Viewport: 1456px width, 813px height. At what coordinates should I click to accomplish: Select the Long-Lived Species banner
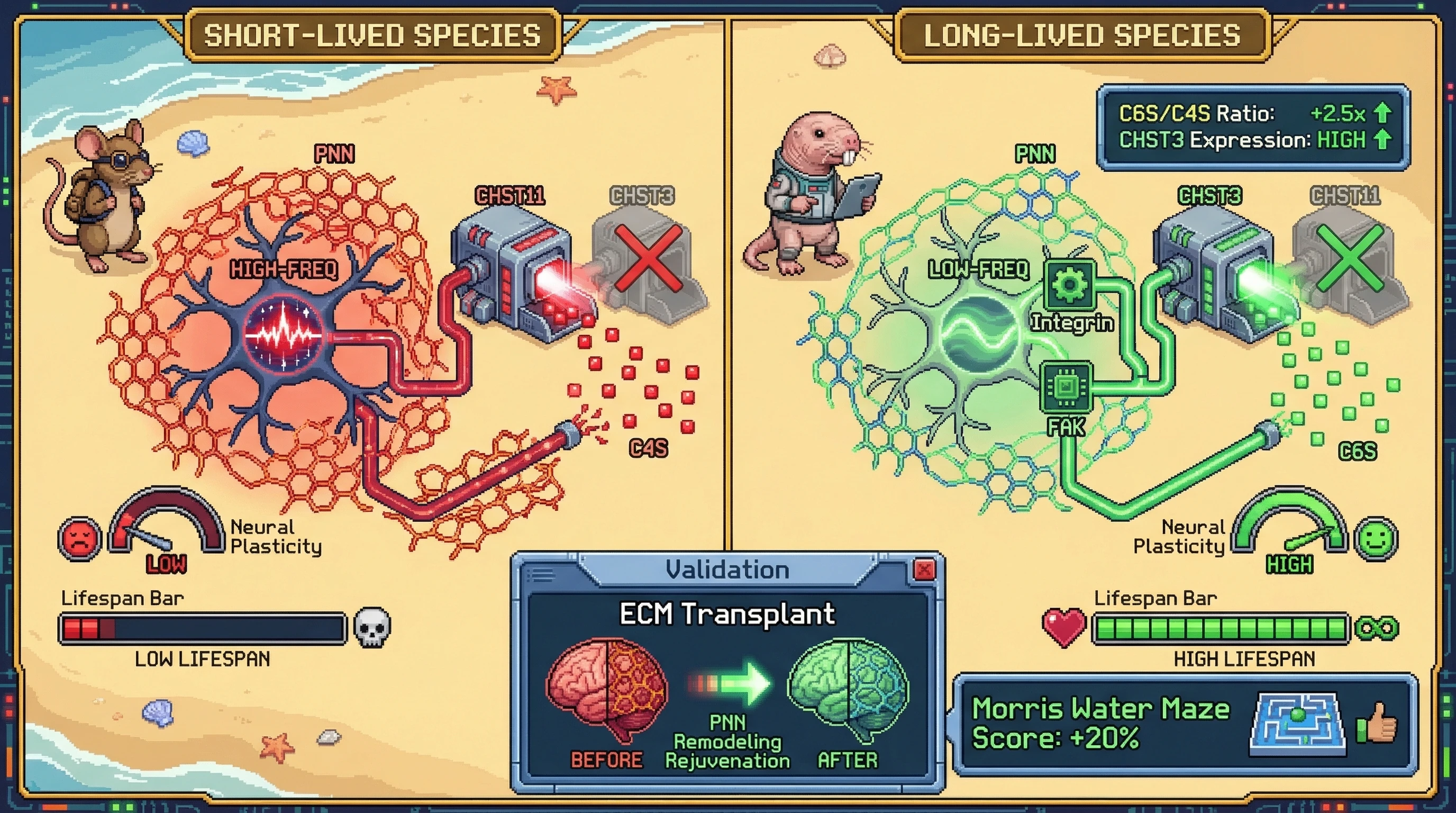click(1082, 35)
